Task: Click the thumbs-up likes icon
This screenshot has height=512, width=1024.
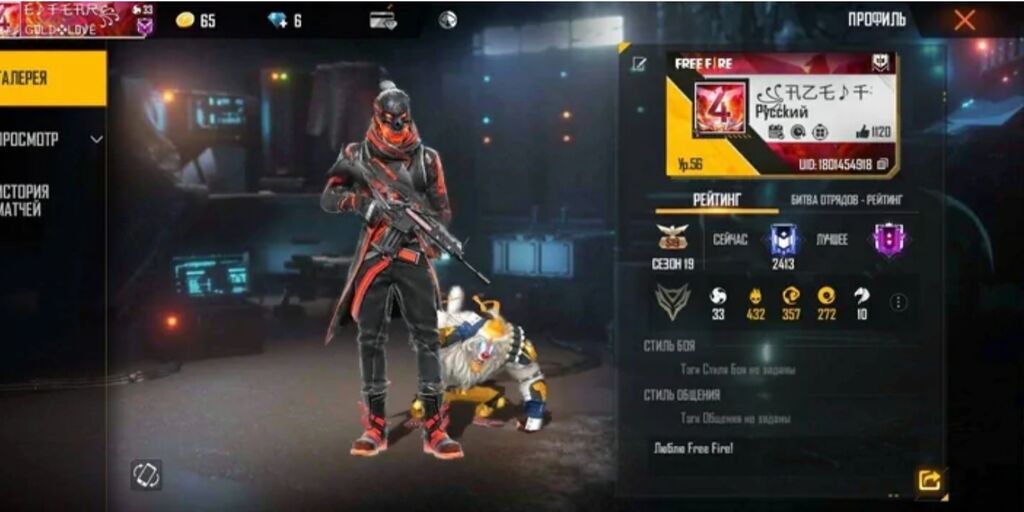Action: 862,132
